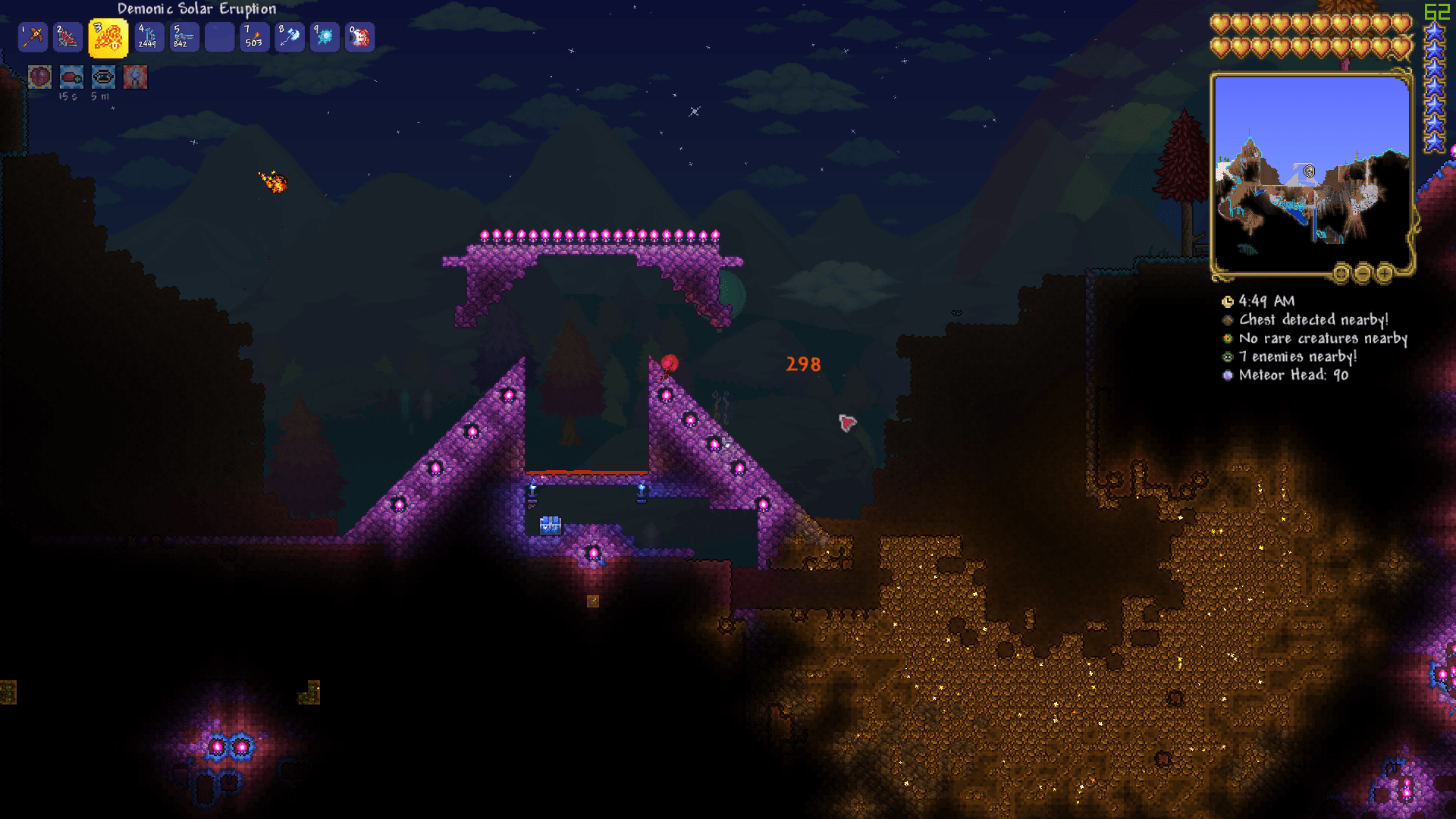Zoom in the minimap with the plus button
The width and height of the screenshot is (1456, 819).
click(x=1385, y=274)
